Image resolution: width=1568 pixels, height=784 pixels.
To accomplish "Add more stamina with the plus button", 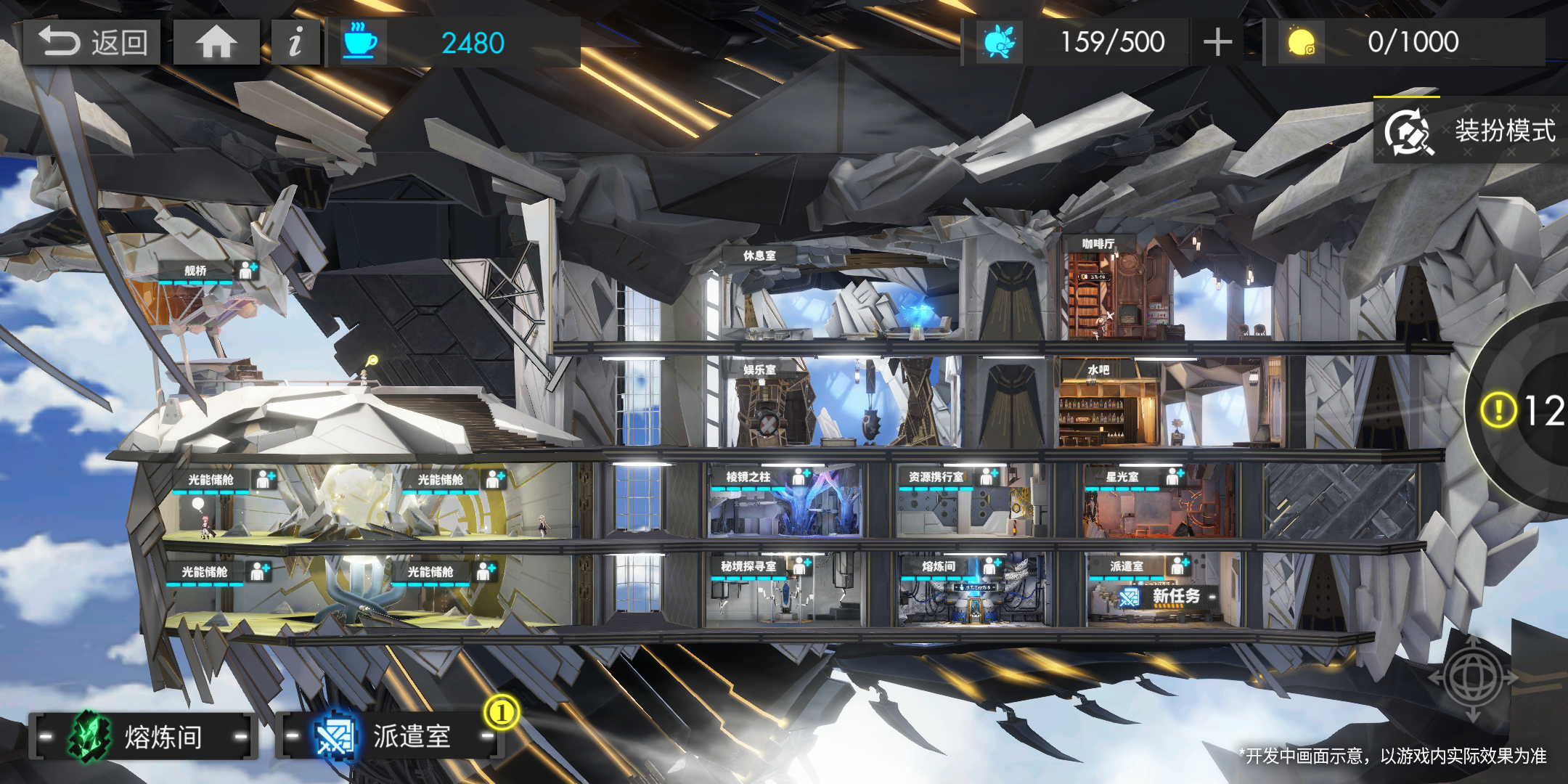I will point(1217,42).
